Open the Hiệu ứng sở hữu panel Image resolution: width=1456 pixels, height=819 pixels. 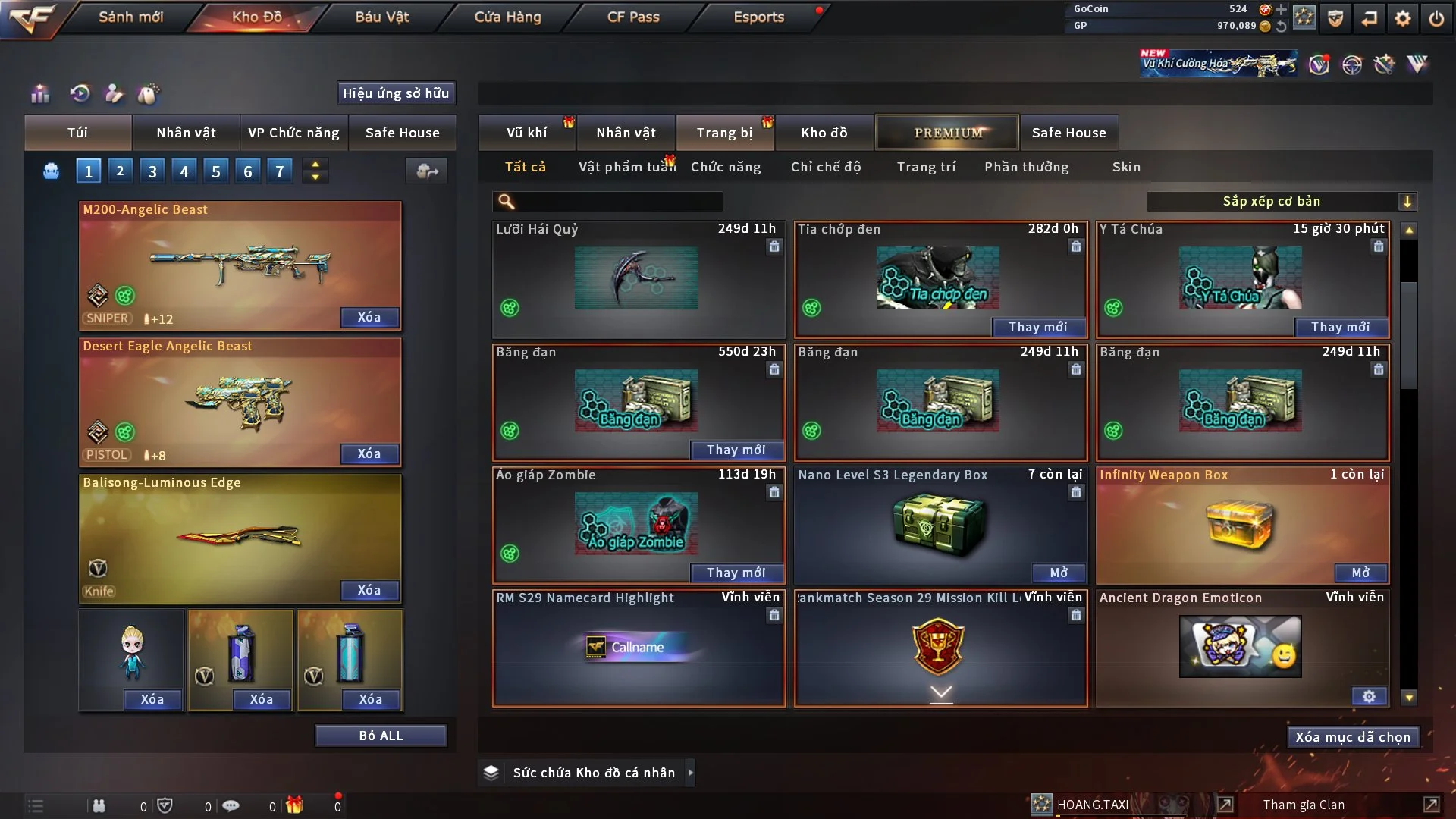tap(396, 93)
